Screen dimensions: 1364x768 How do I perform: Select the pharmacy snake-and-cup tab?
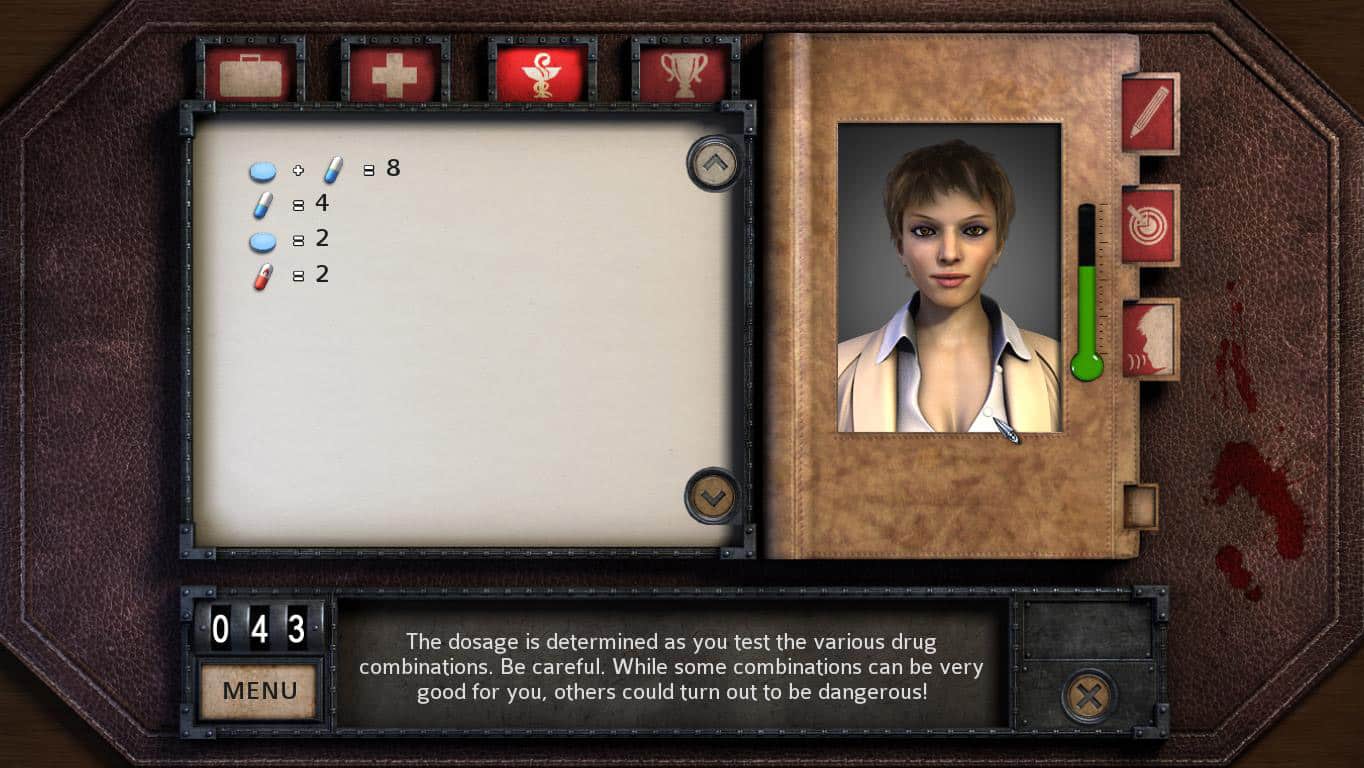(541, 73)
